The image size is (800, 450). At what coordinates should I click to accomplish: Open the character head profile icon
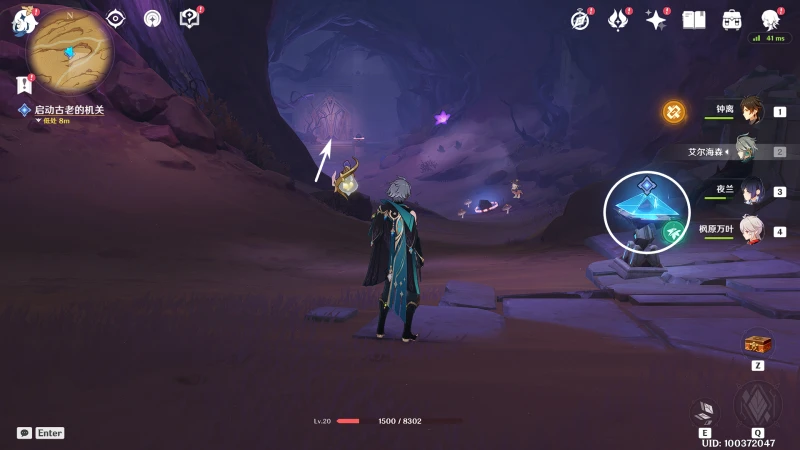(x=770, y=20)
